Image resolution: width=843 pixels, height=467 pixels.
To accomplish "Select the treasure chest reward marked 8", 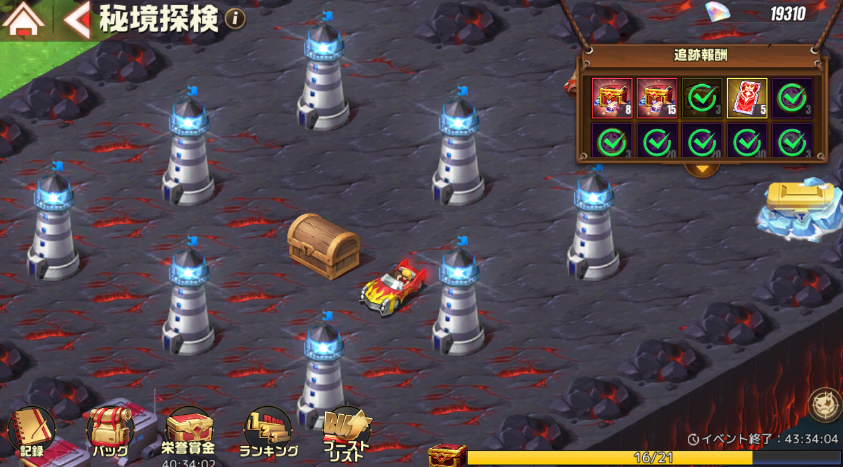I will click(610, 98).
